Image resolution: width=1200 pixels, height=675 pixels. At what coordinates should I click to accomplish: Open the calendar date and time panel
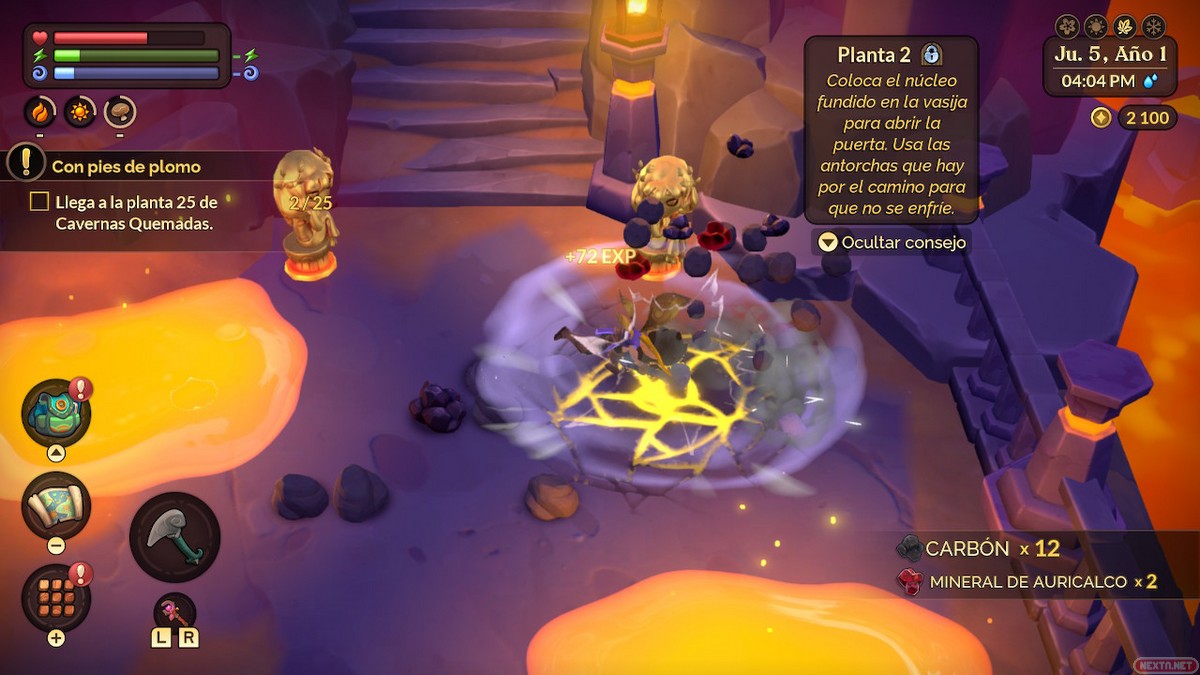coord(1111,68)
